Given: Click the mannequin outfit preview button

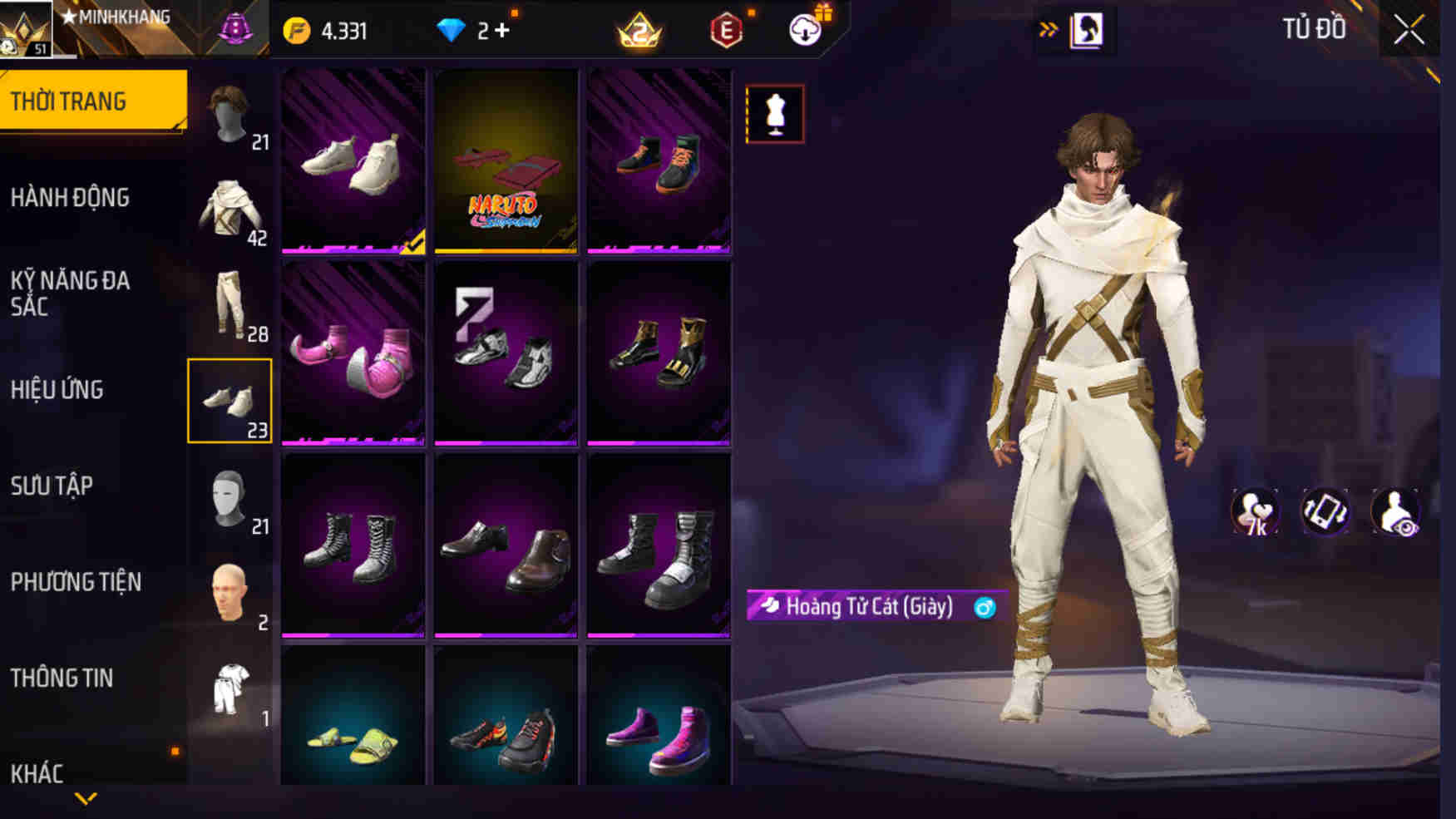Looking at the screenshot, I should pos(775,114).
